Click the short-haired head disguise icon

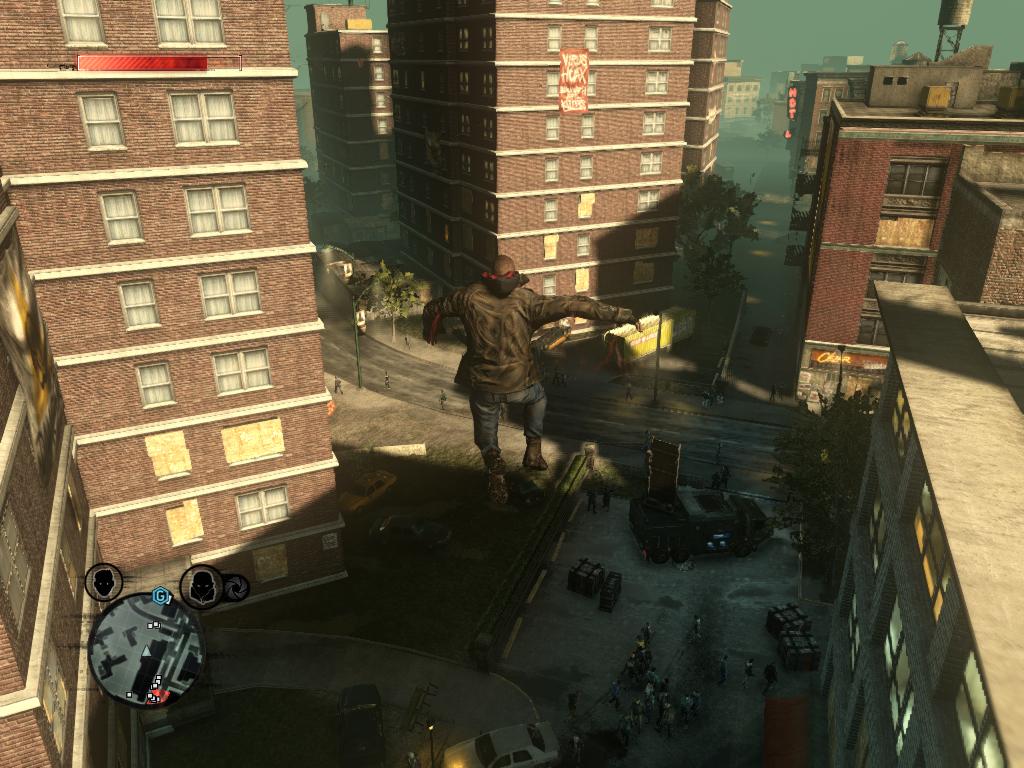(104, 582)
